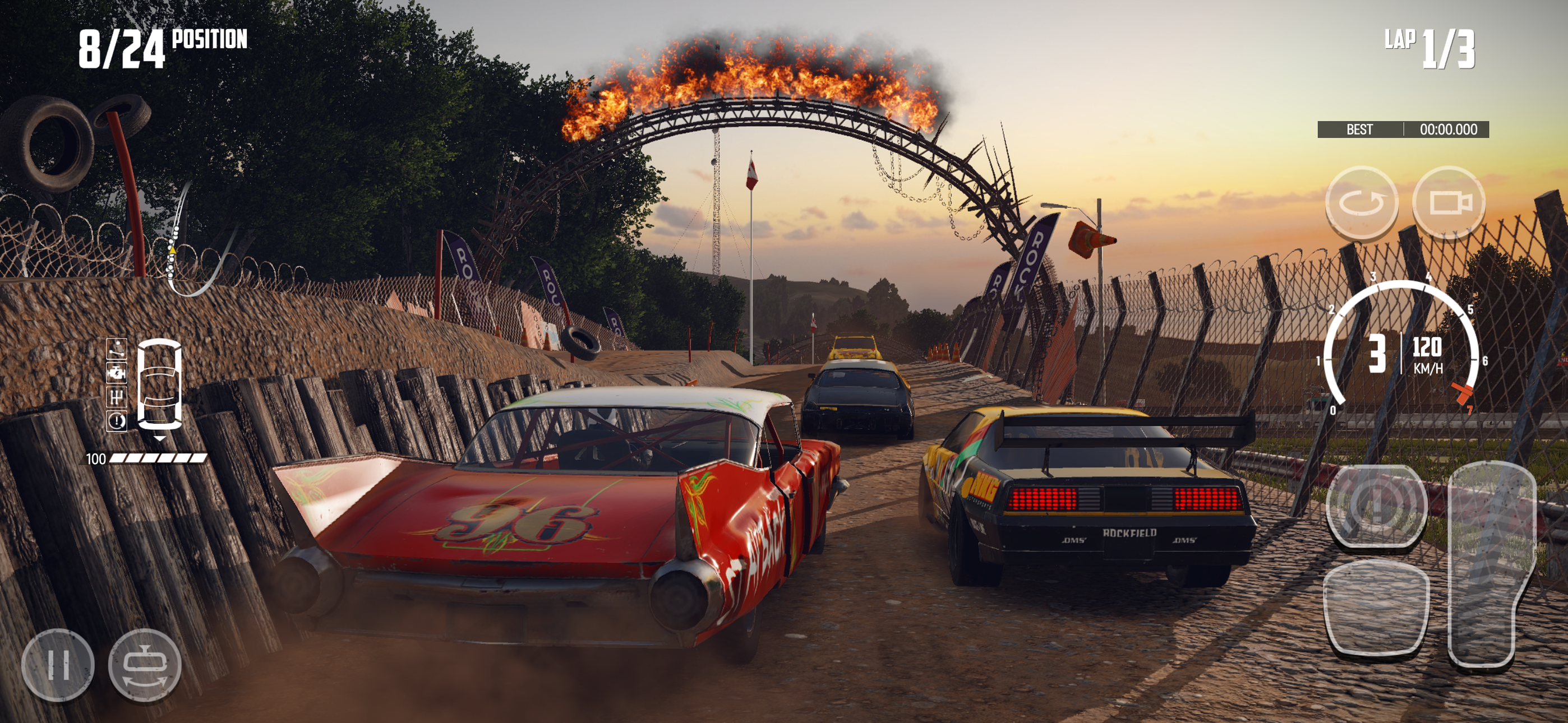
Task: Tap the arrow below the damage diagram
Action: 160,439
